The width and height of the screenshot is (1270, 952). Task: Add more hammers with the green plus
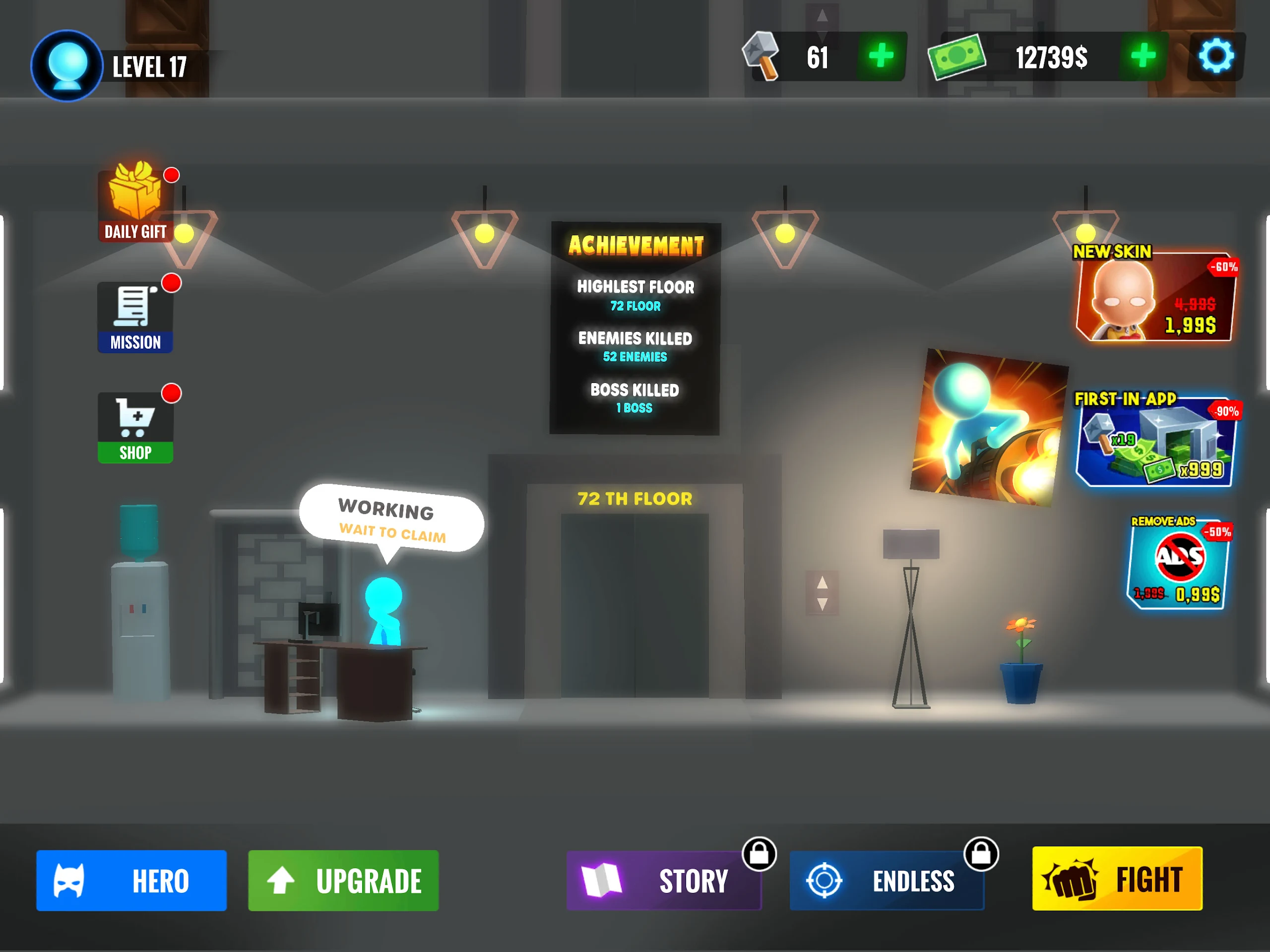(881, 56)
